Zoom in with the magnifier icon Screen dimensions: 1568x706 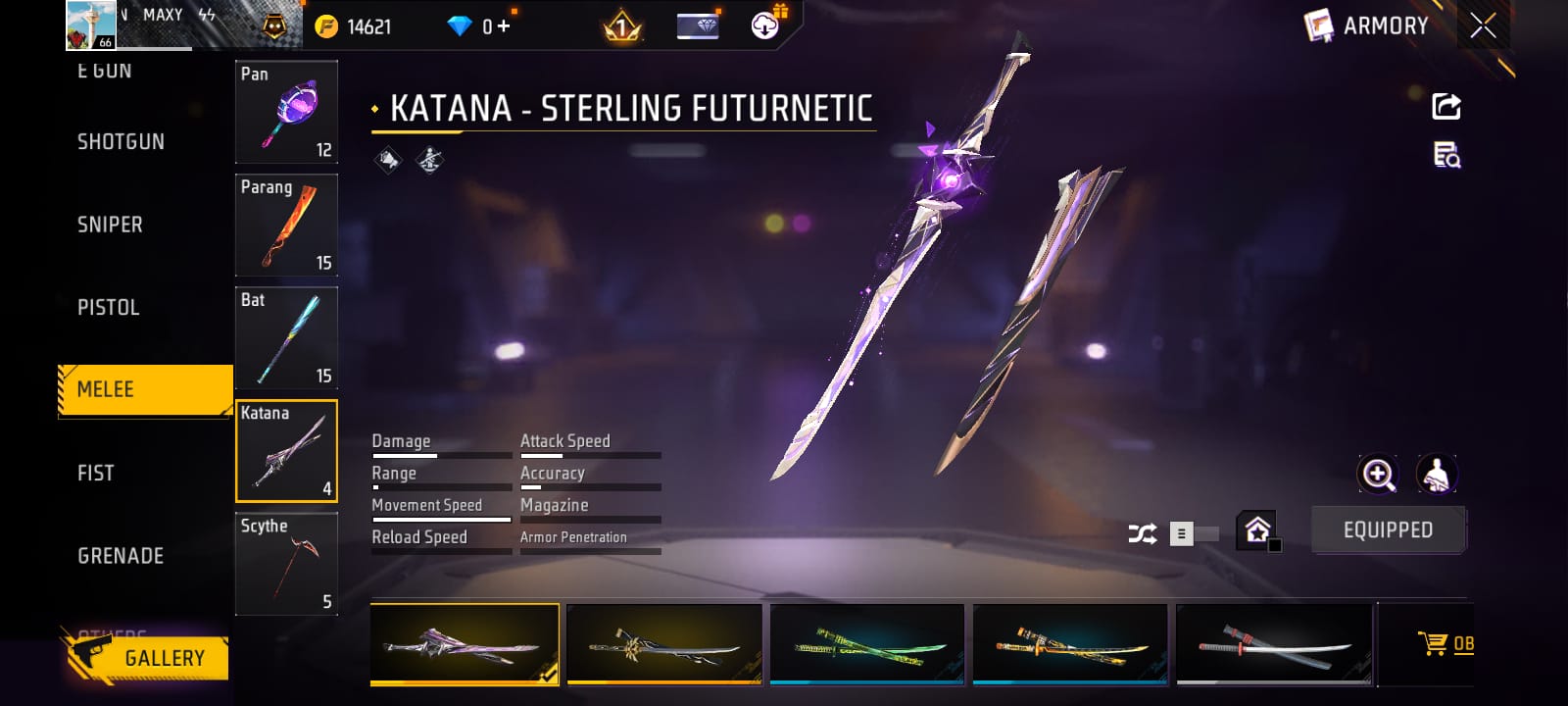(1378, 475)
